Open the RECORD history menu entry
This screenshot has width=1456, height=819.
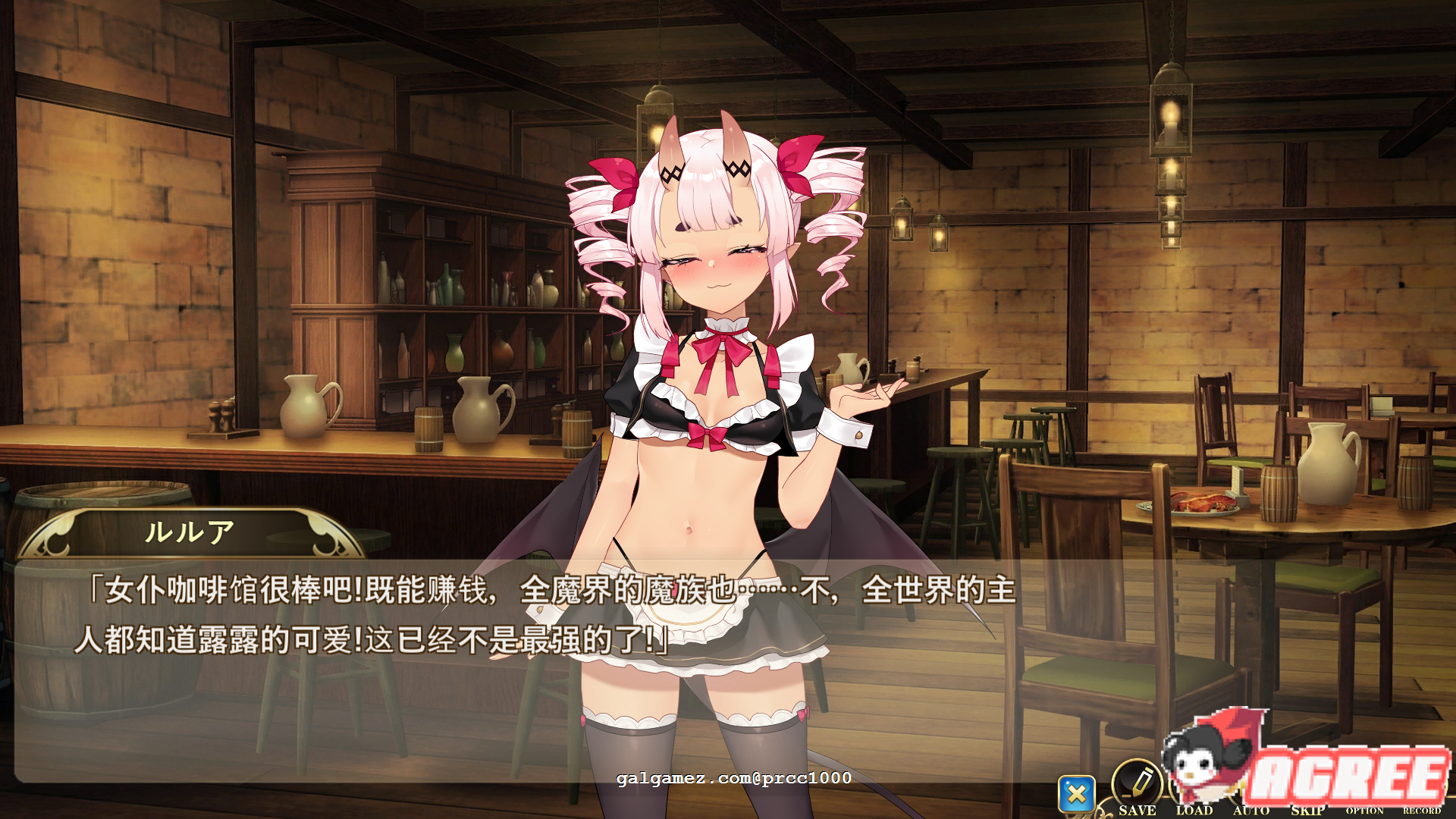point(1422,810)
